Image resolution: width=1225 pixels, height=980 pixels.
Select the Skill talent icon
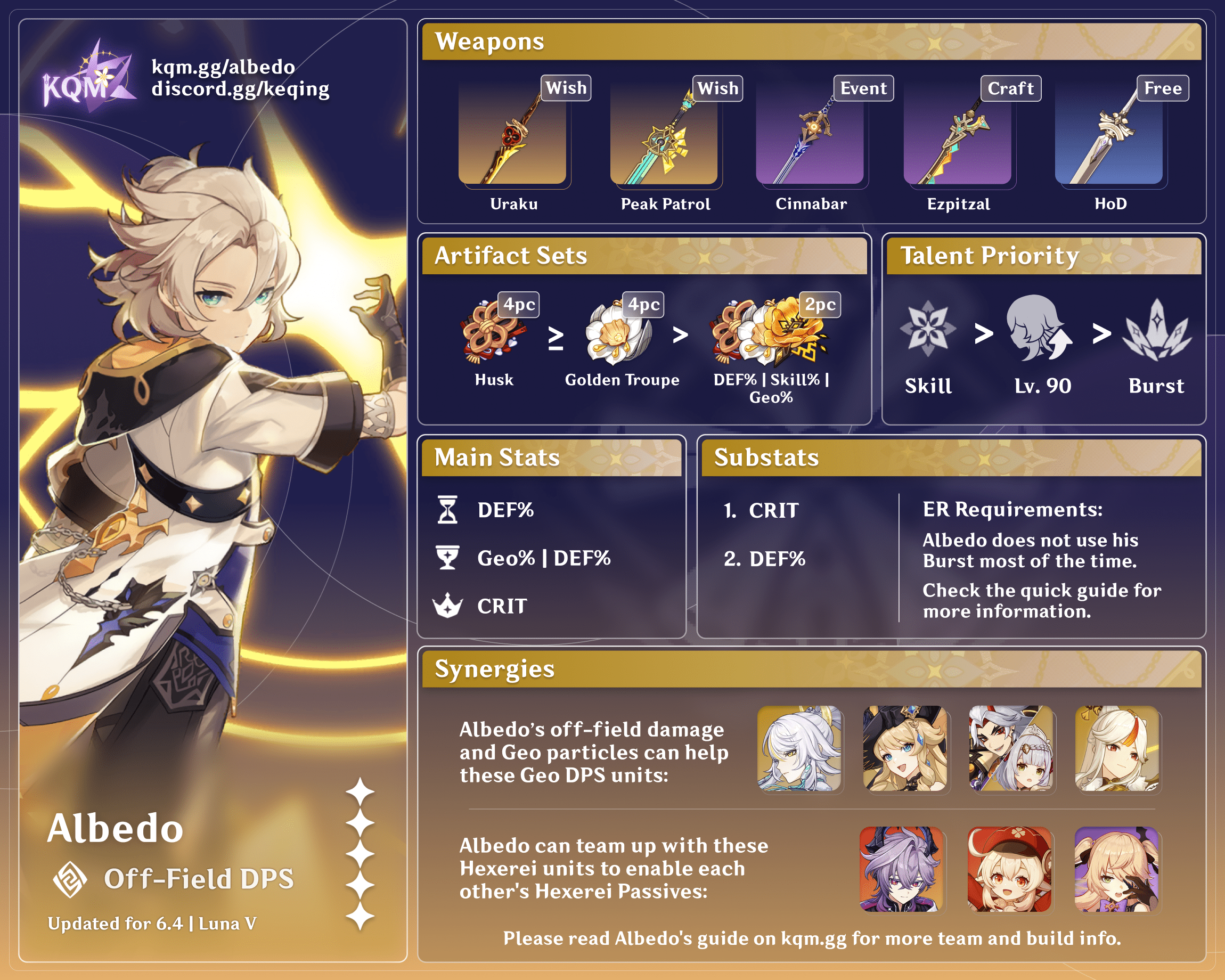(x=928, y=330)
